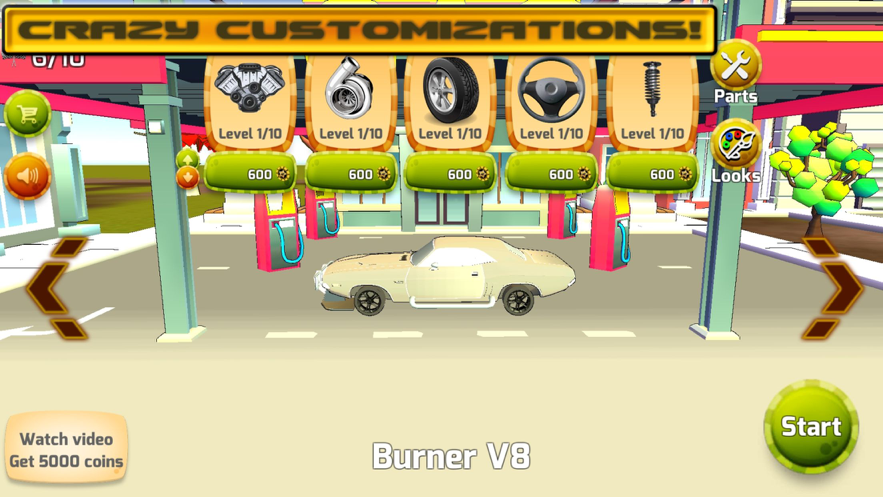883x497 pixels.
Task: Start the race with the green button
Action: pos(810,427)
